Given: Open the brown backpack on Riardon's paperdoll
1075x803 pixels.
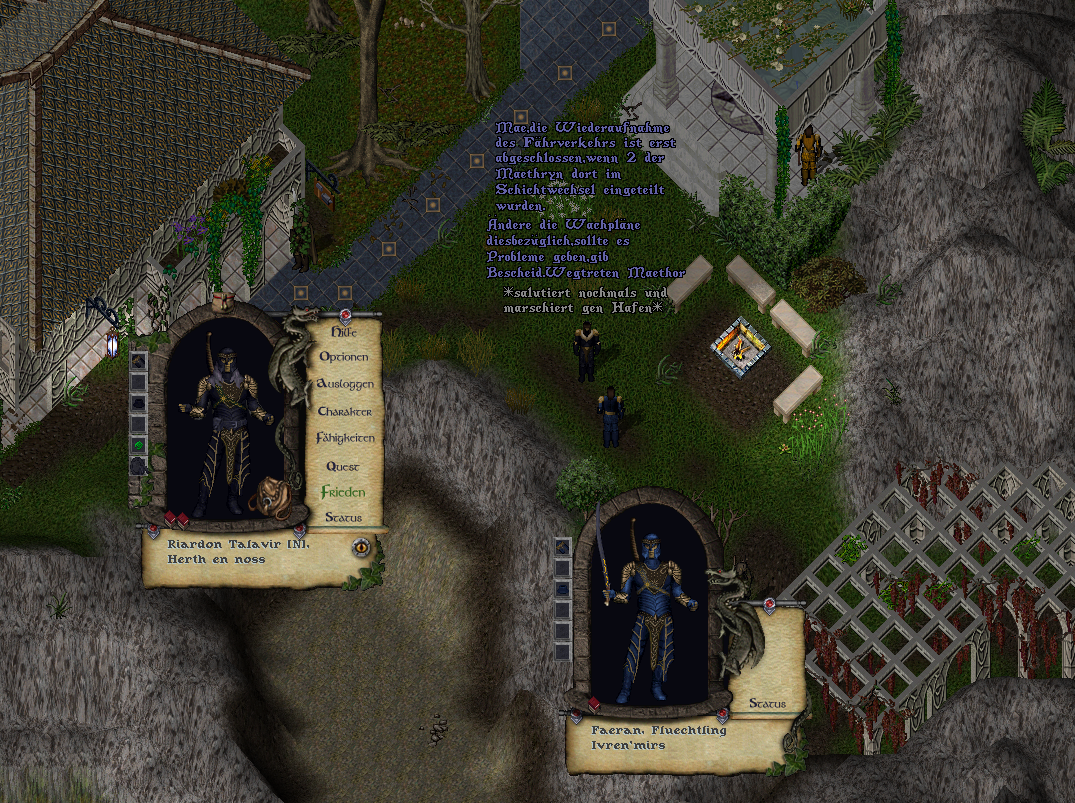Looking at the screenshot, I should (x=267, y=497).
